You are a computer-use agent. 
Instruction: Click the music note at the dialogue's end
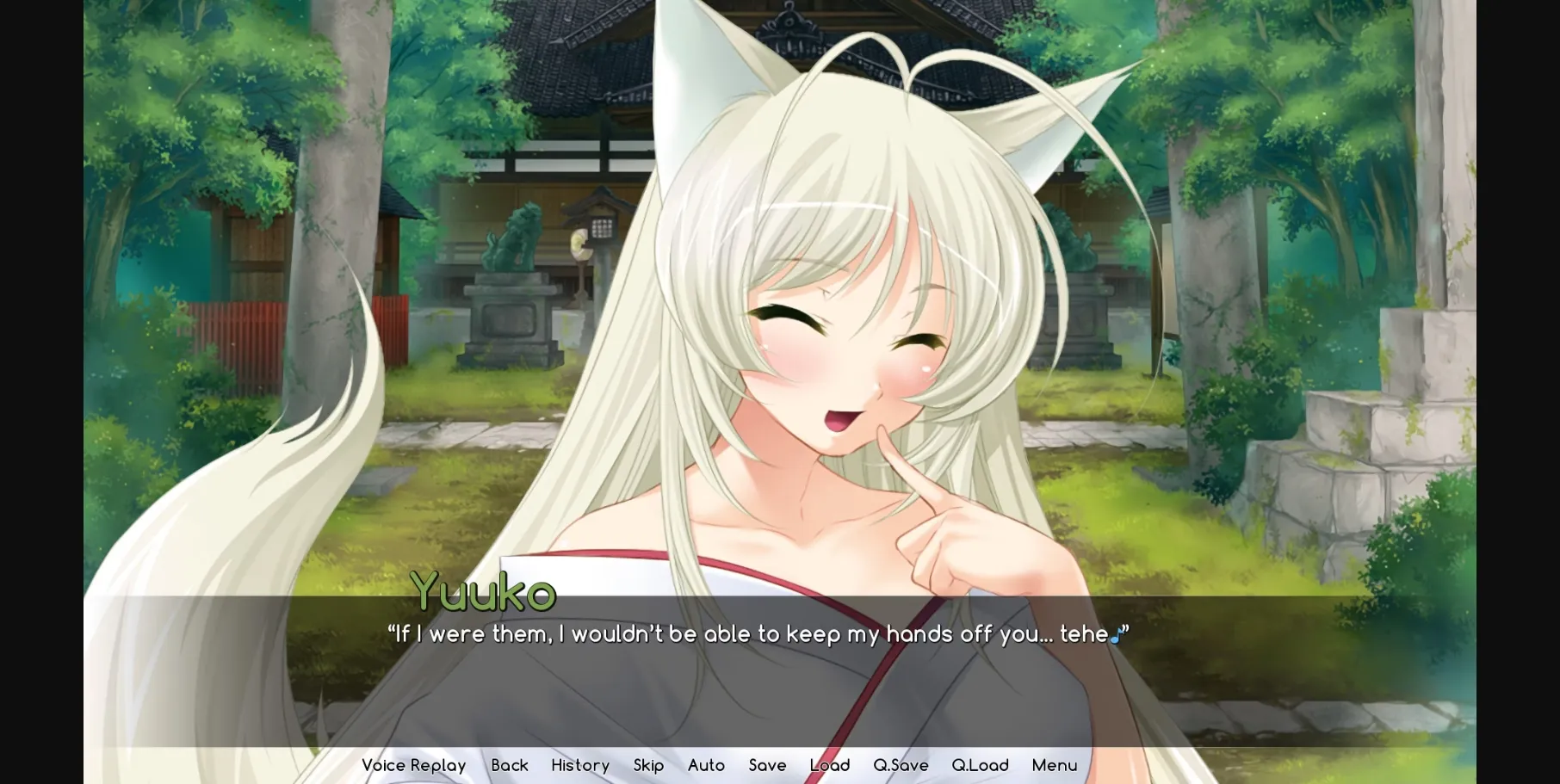pos(1117,634)
